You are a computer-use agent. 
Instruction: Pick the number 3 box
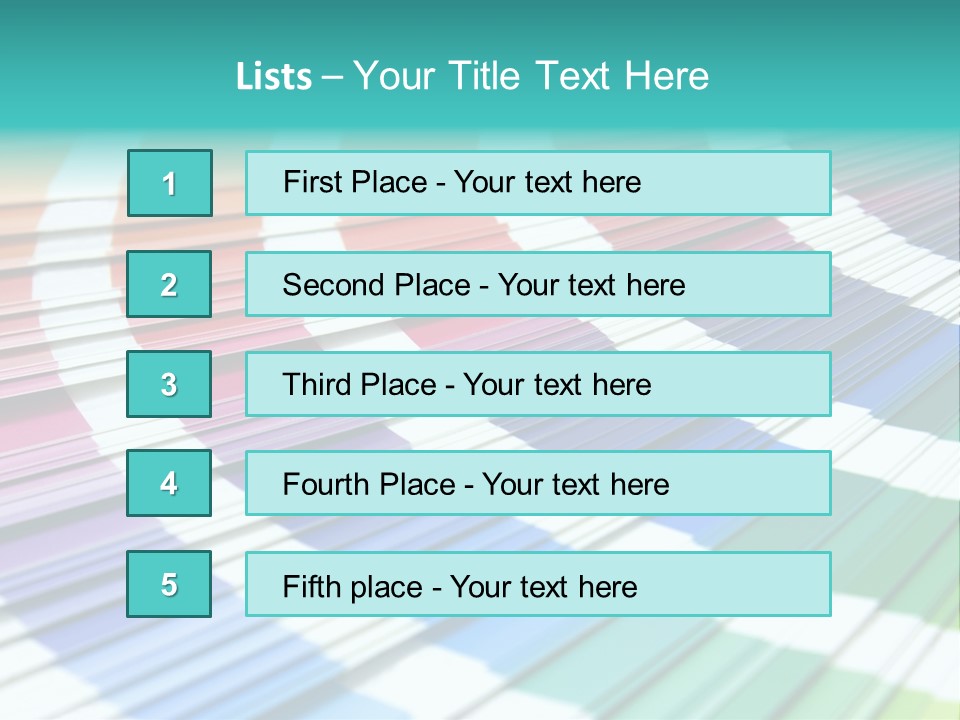[170, 384]
